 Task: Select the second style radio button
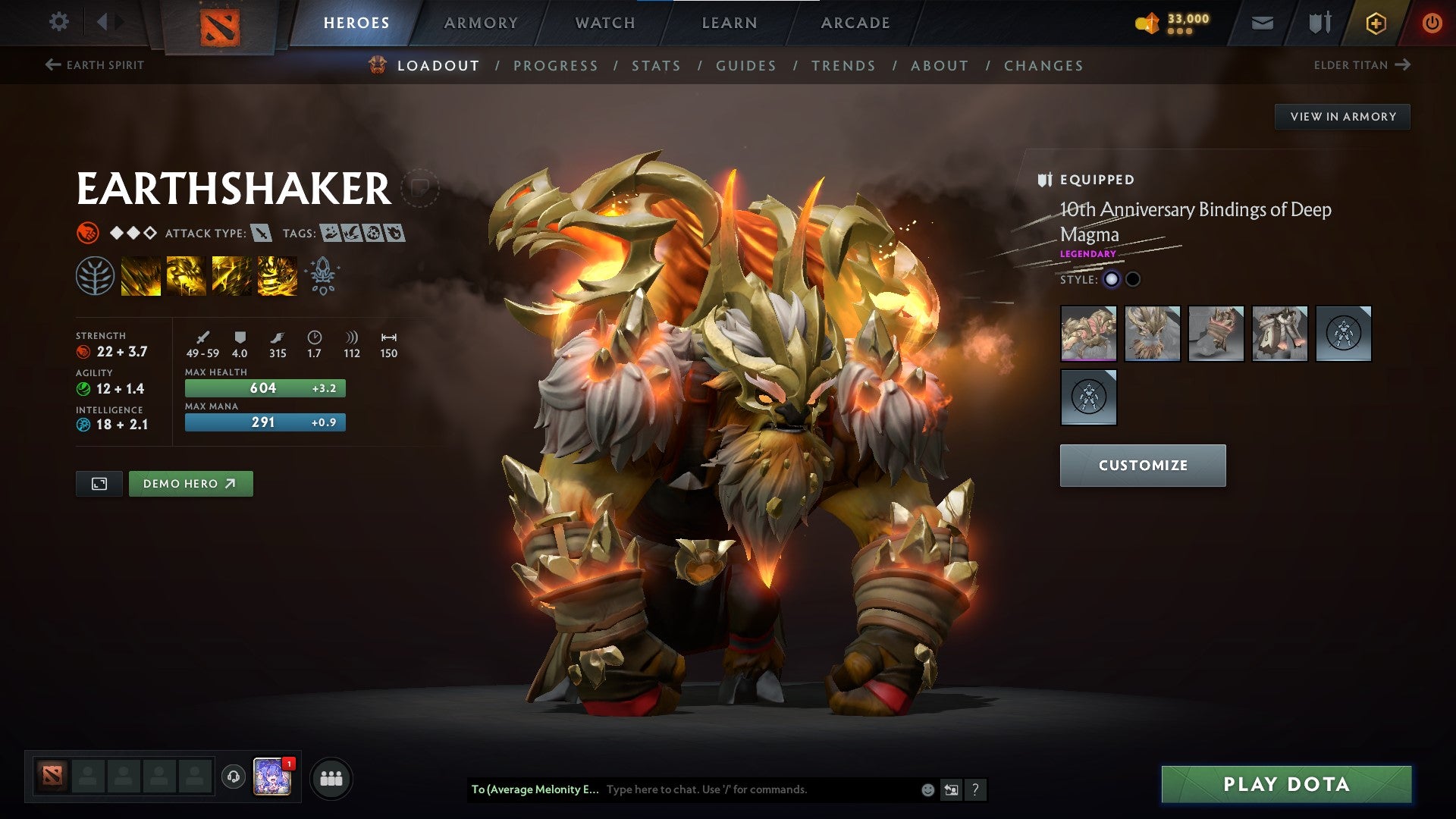(1133, 279)
